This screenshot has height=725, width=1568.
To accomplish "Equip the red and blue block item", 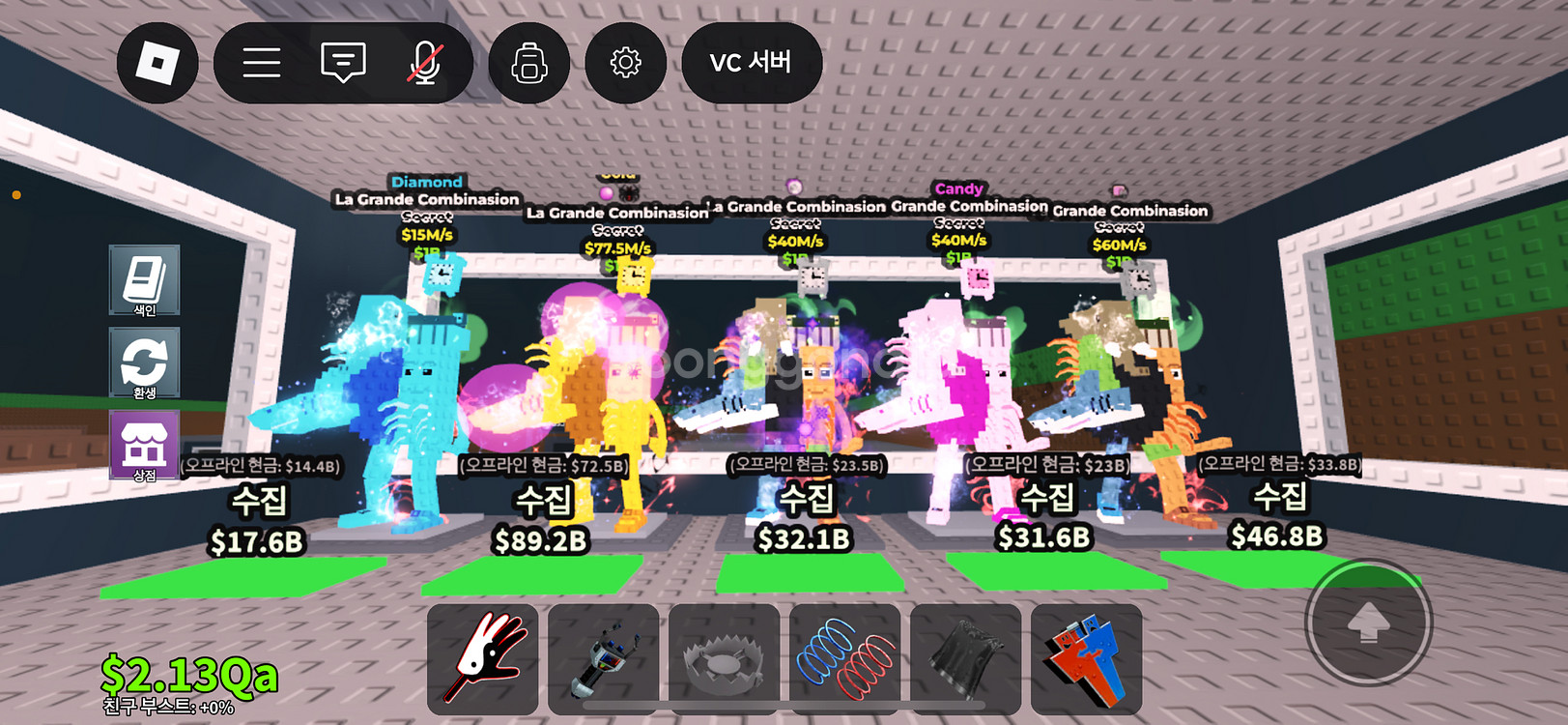I will pos(1086,659).
